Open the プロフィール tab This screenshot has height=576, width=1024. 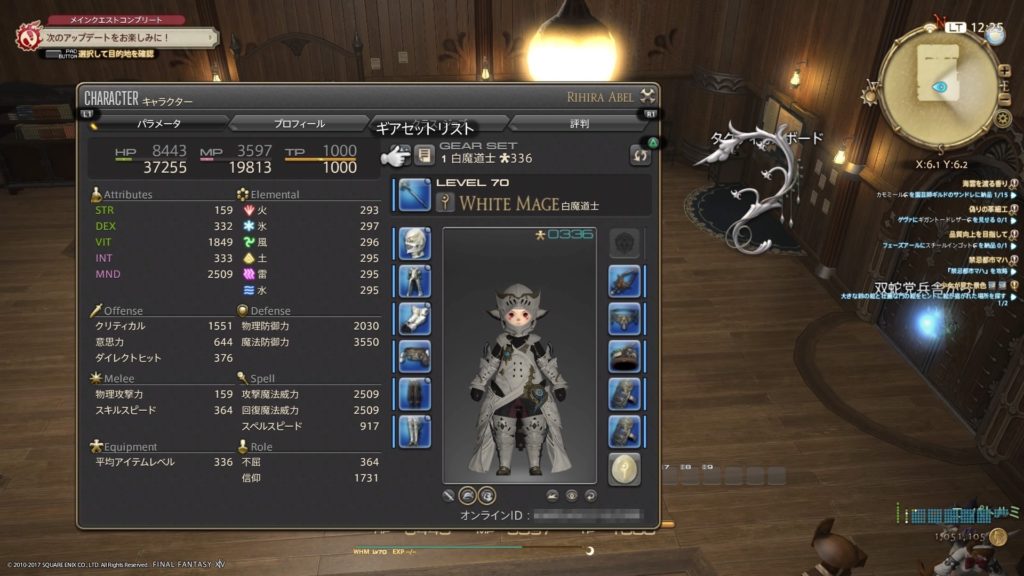299,123
